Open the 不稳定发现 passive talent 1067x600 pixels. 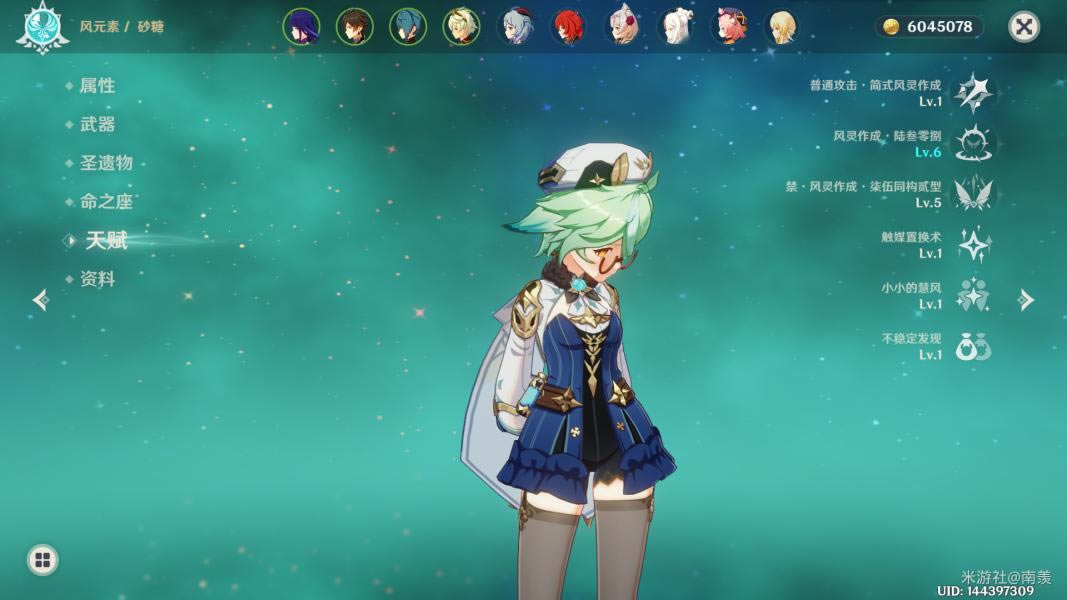972,346
